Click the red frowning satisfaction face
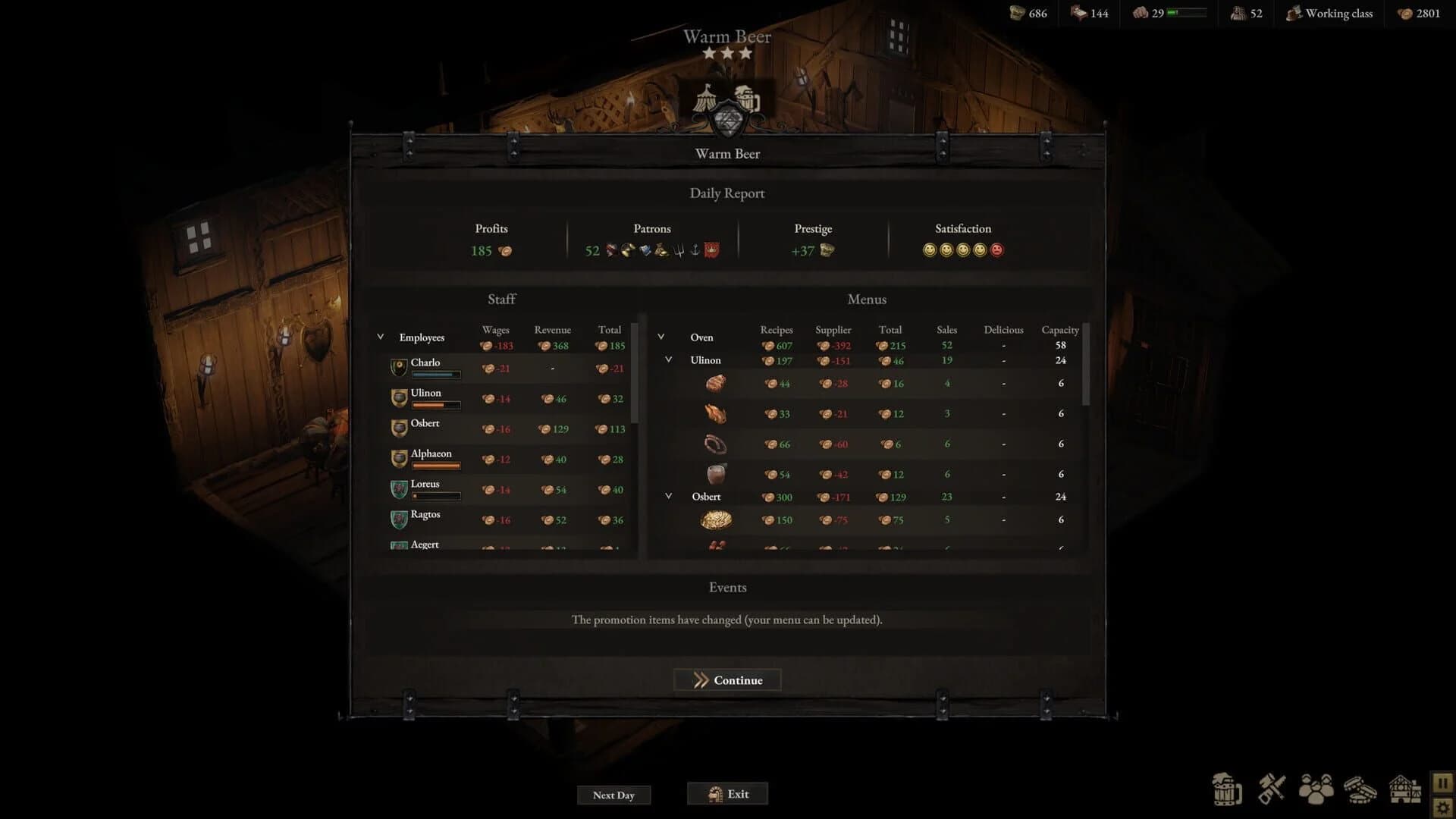Image resolution: width=1456 pixels, height=819 pixels. [x=997, y=250]
